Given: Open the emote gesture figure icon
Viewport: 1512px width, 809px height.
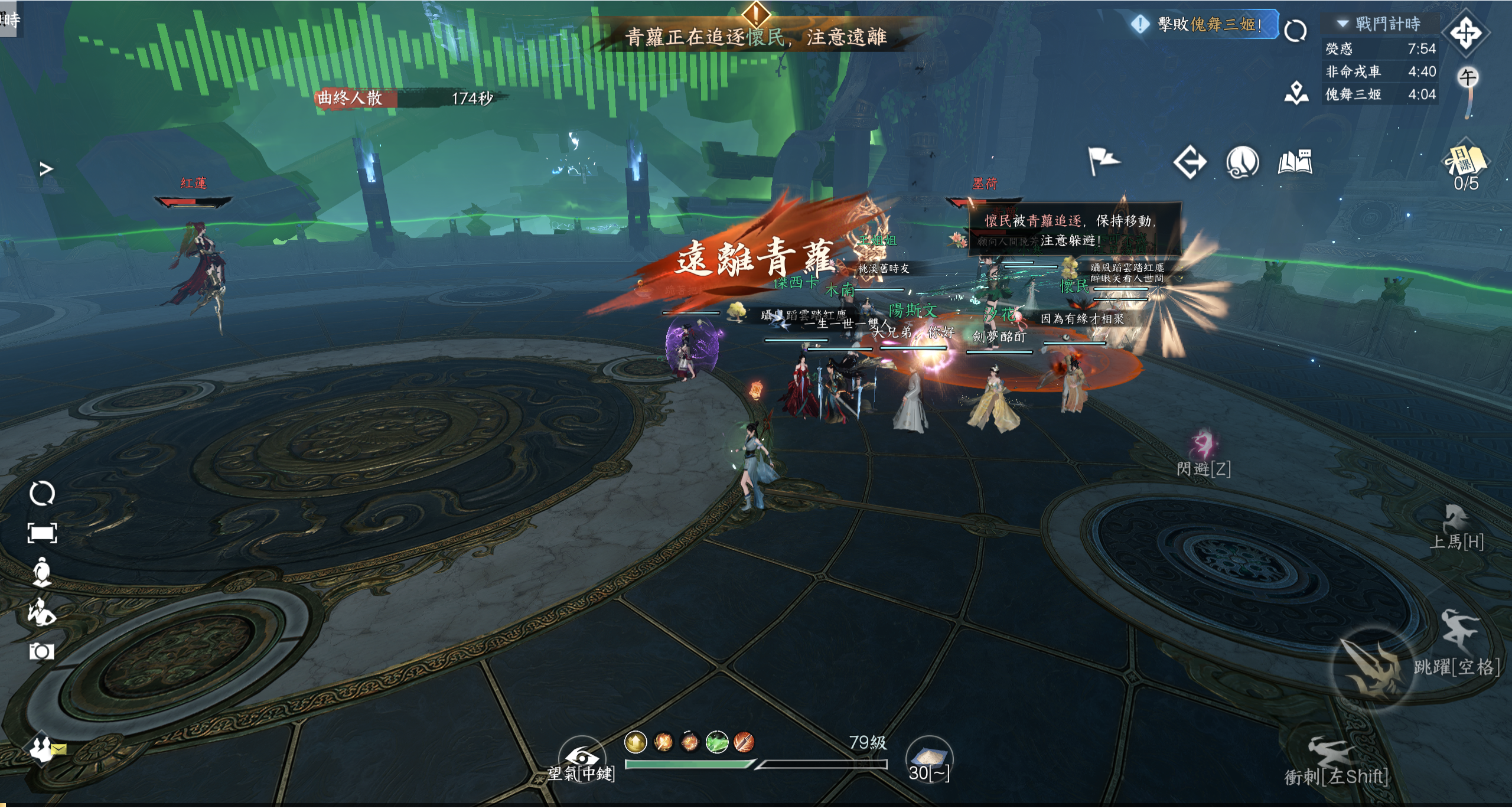Looking at the screenshot, I should (42, 612).
